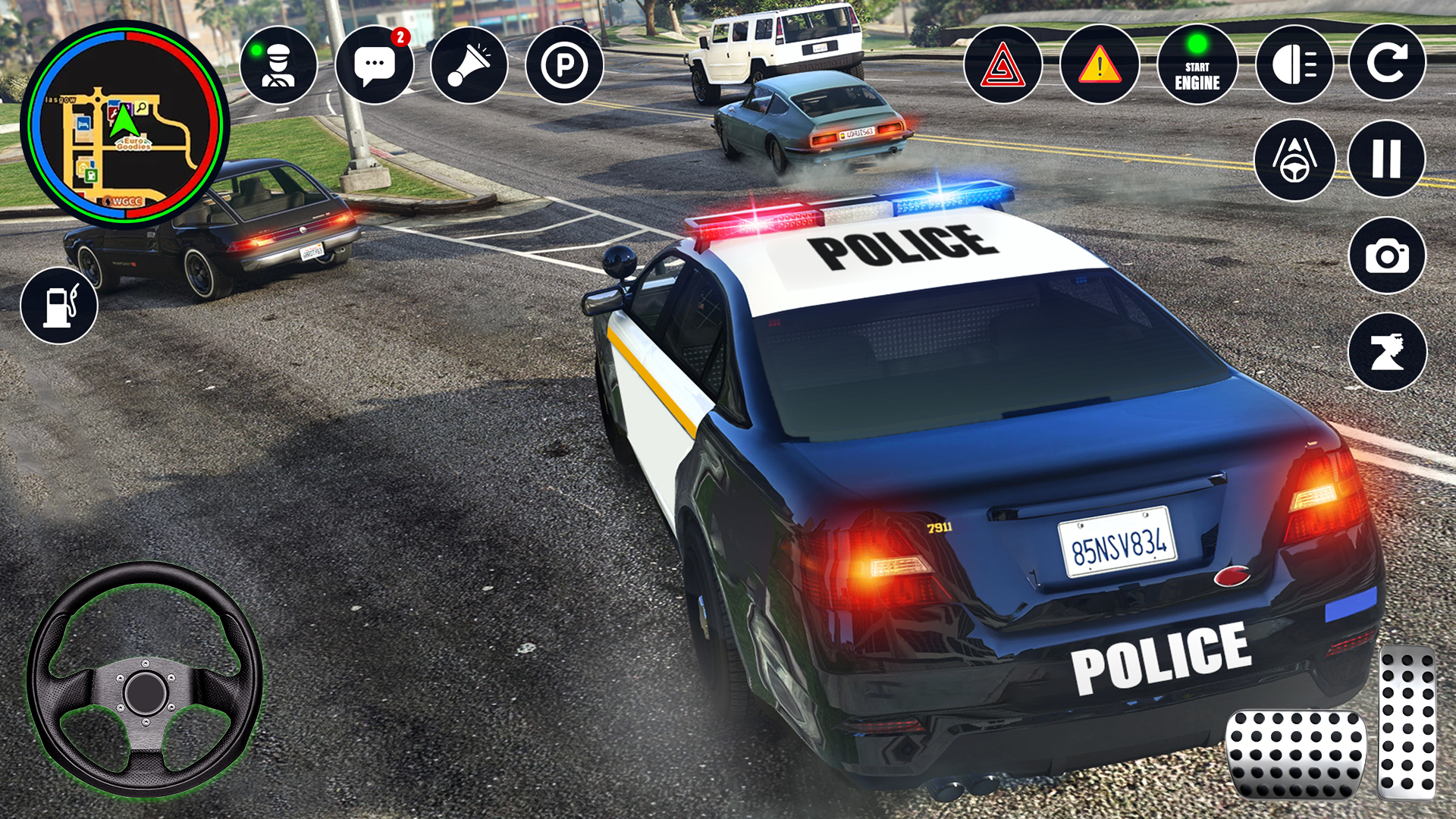1456x819 pixels.
Task: Tap the wide brake pedal
Action: click(x=1295, y=754)
